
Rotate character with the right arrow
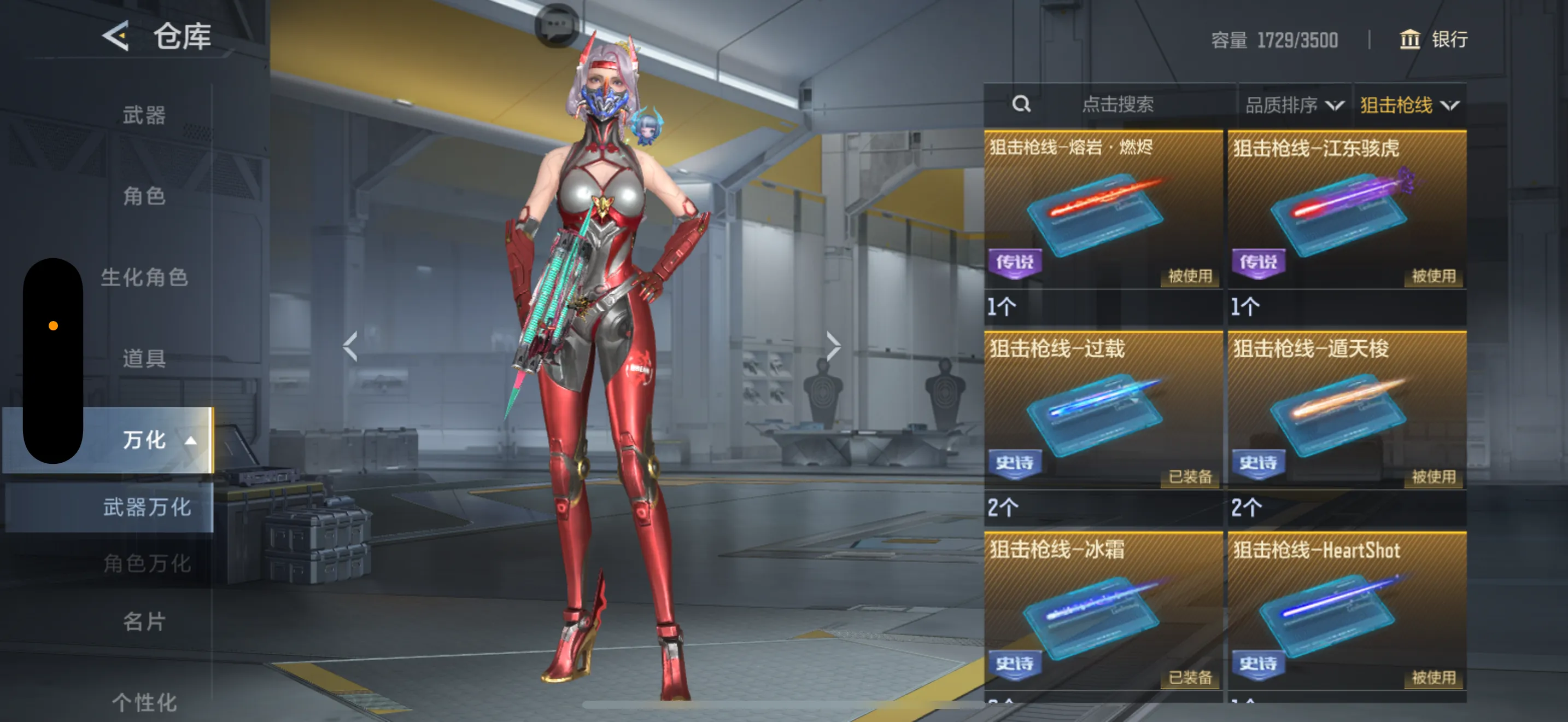point(833,346)
